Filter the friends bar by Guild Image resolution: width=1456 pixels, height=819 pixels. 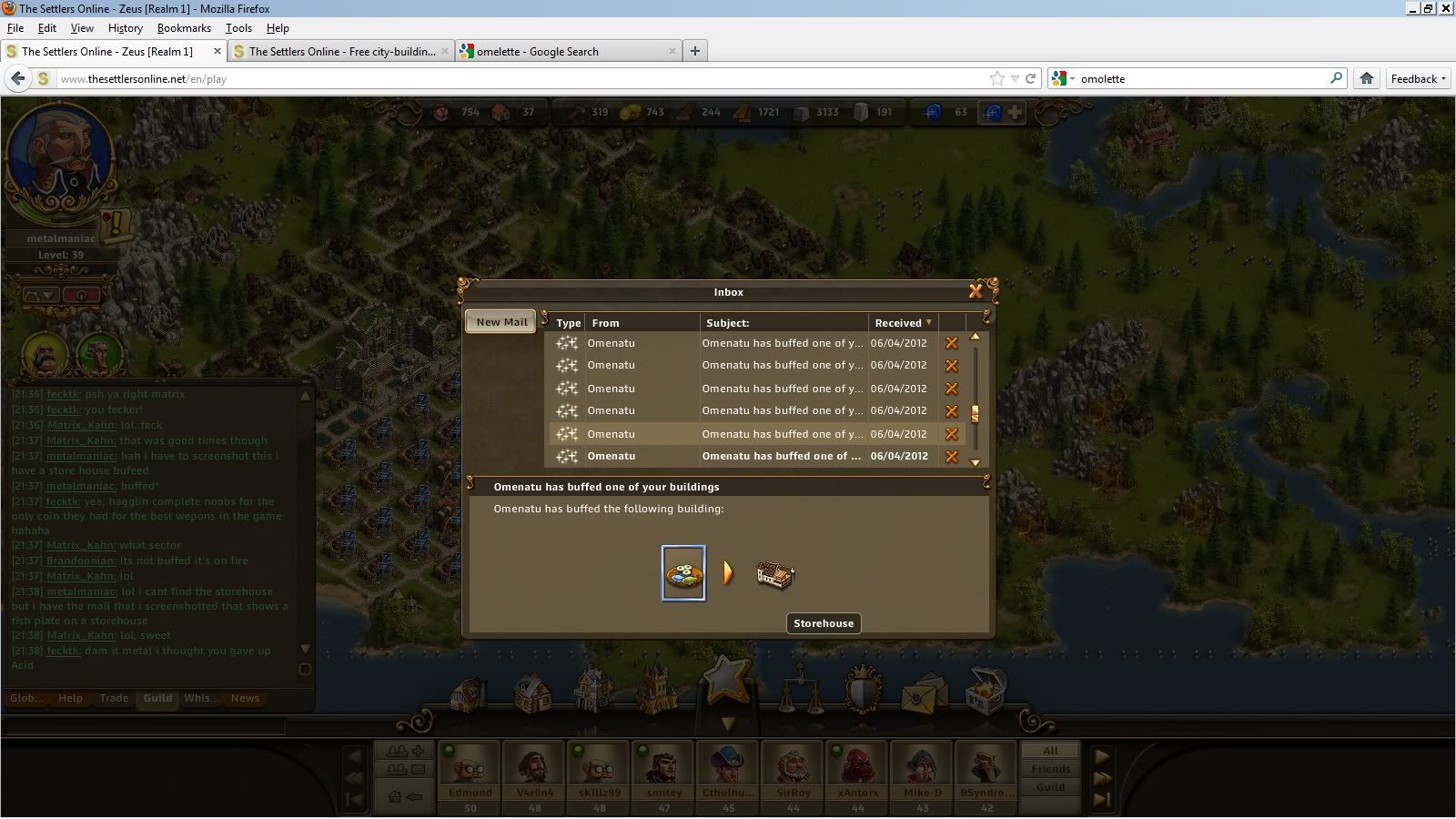1050,787
